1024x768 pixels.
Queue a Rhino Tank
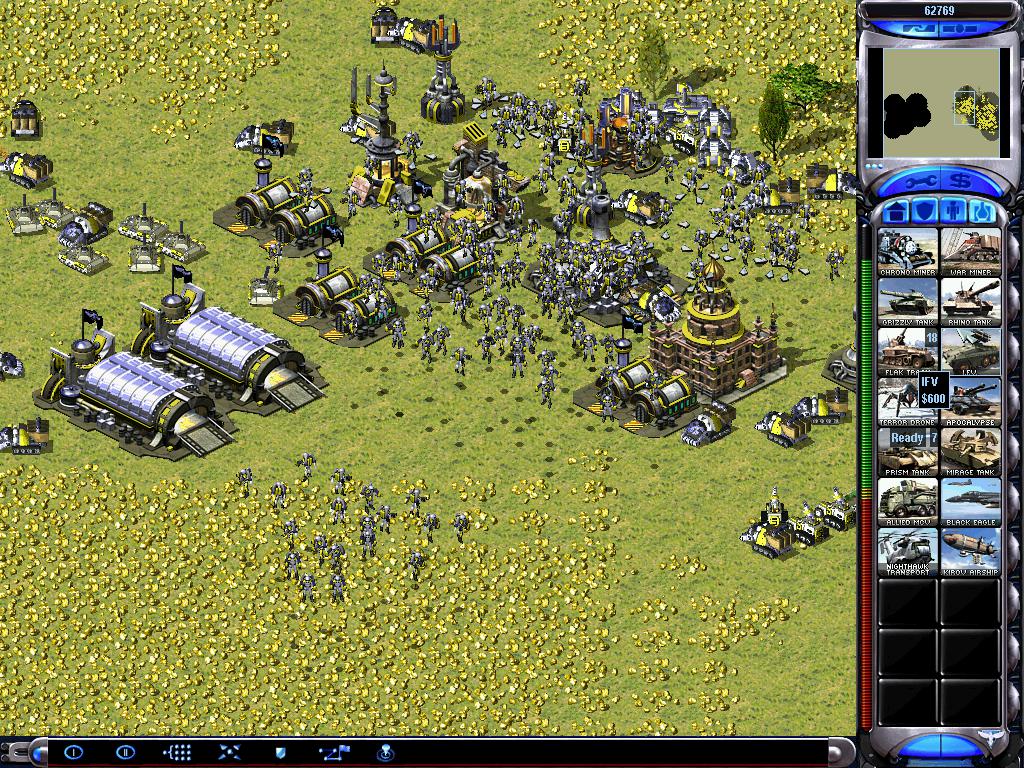pyautogui.click(x=970, y=302)
